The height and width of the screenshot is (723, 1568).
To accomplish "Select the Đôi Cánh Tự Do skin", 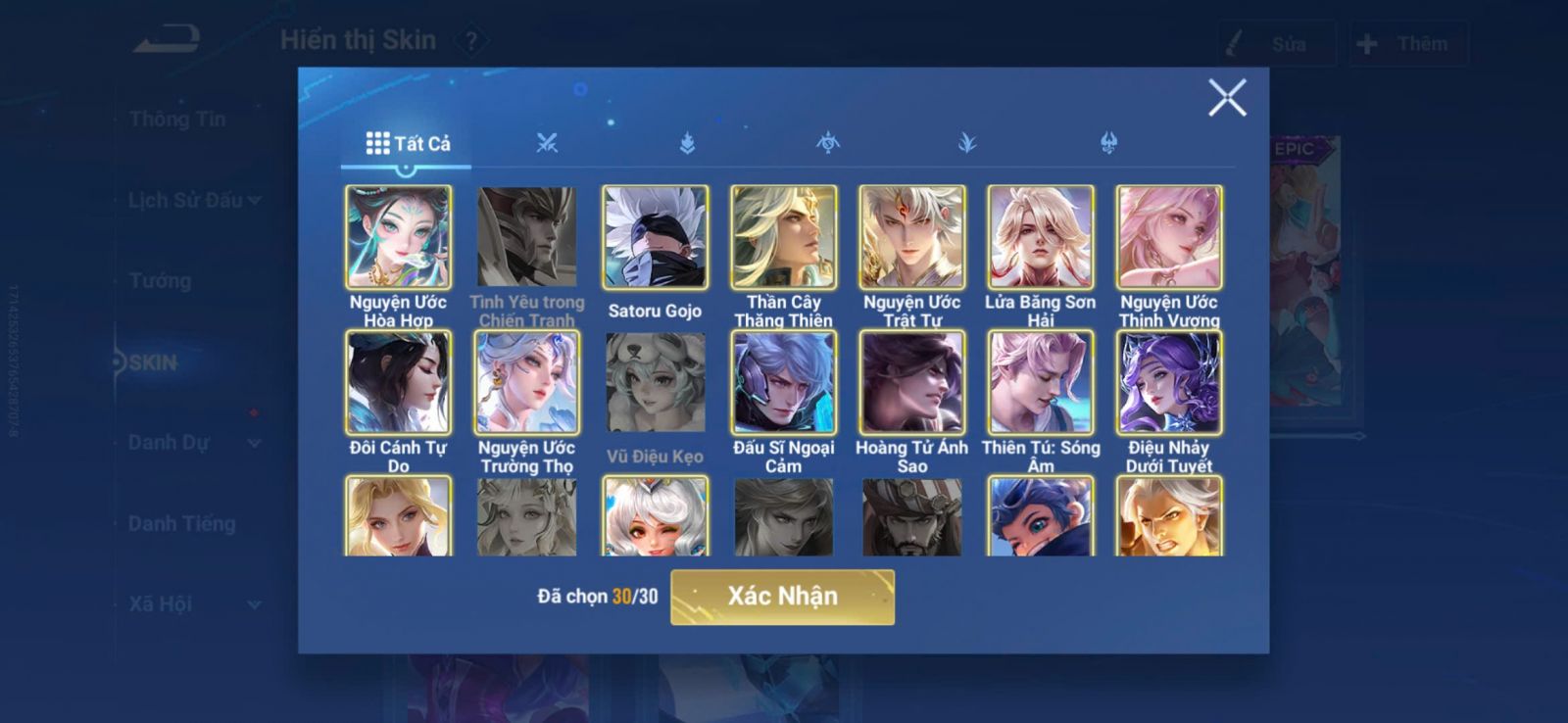I will [x=398, y=383].
